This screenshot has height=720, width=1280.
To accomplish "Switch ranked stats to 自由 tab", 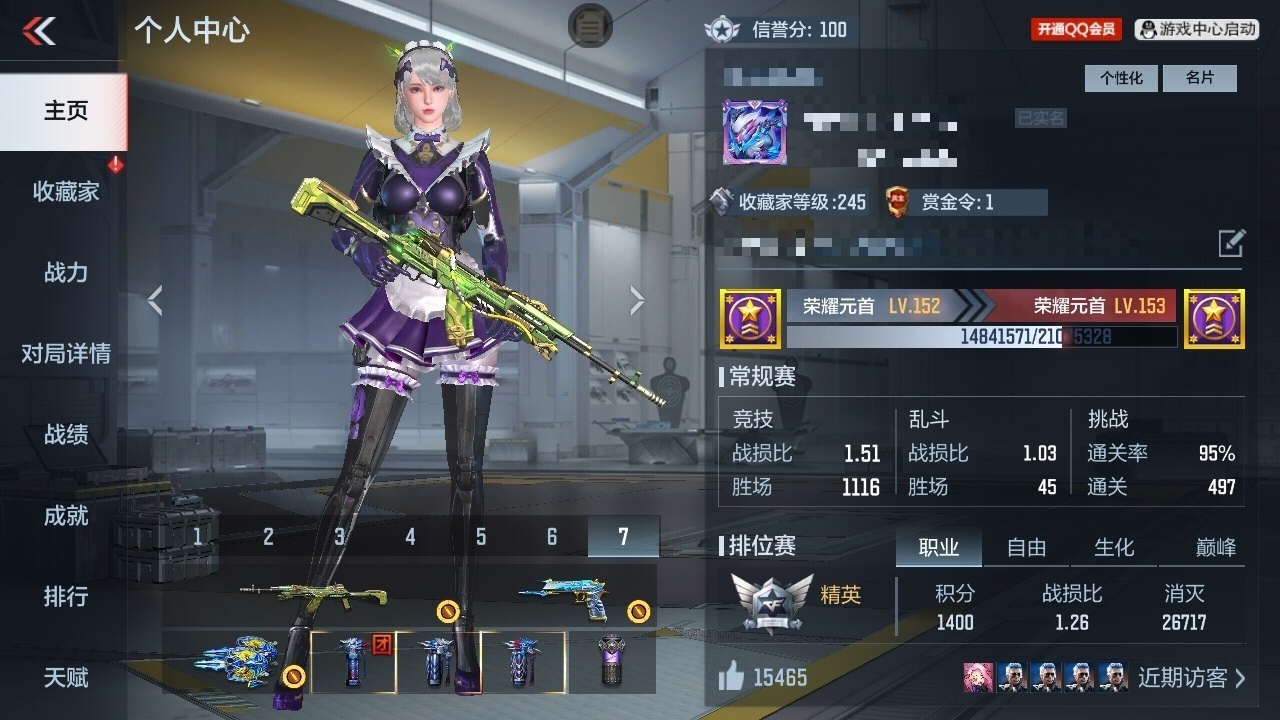I will click(1026, 547).
